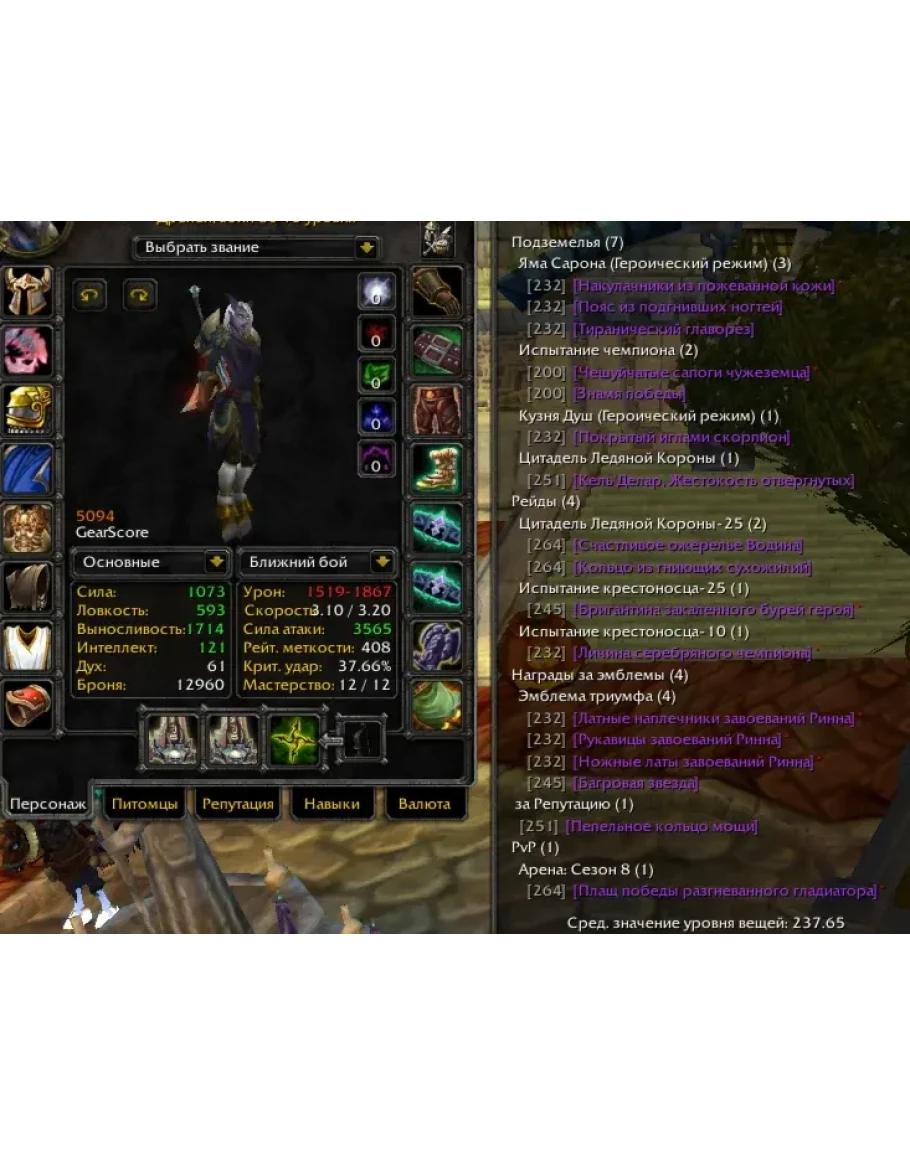910x1155 pixels.
Task: Select the white tabard slot
Action: point(30,646)
